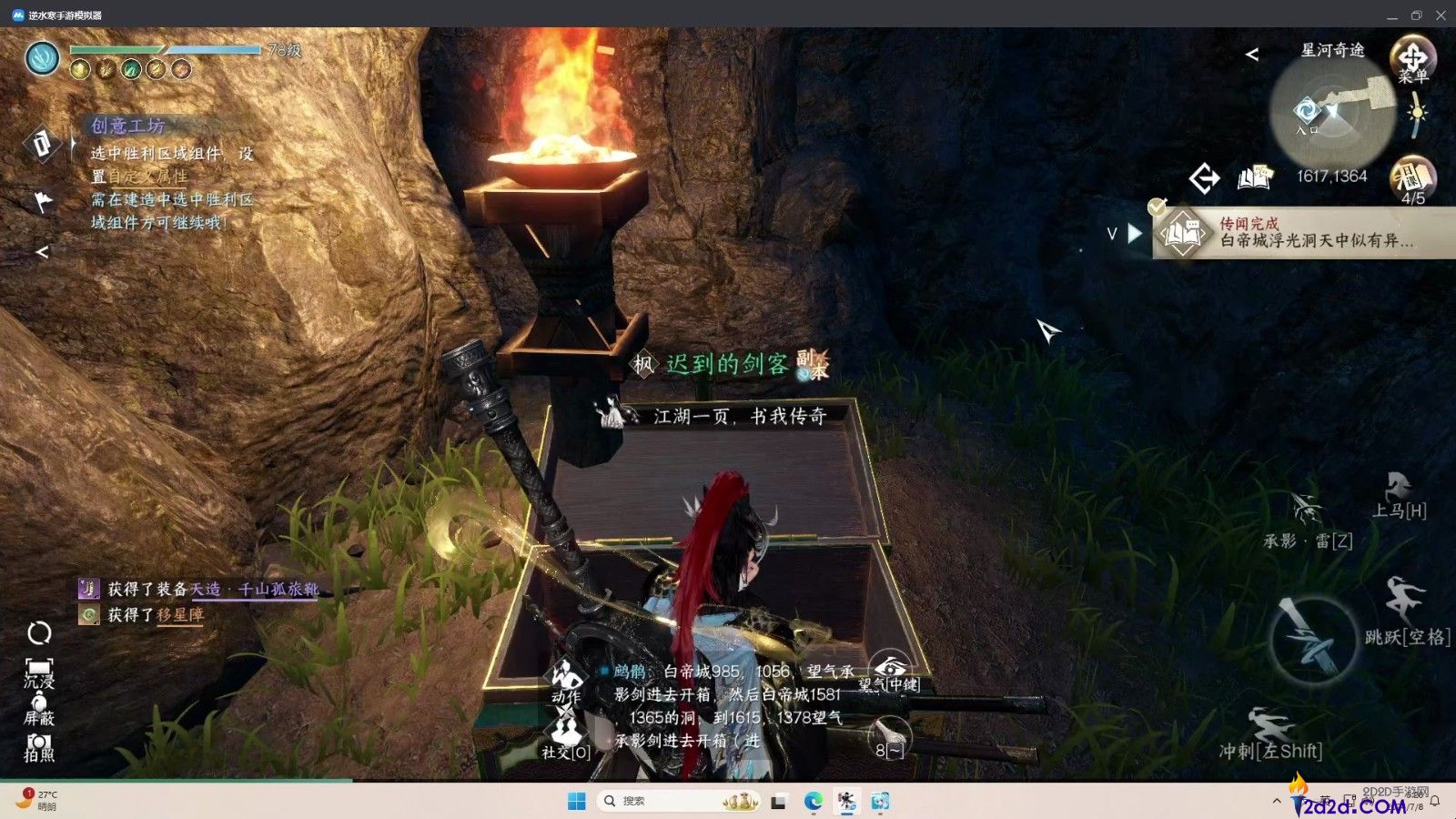
Task: Open the 菜单 main menu button
Action: (1412, 59)
